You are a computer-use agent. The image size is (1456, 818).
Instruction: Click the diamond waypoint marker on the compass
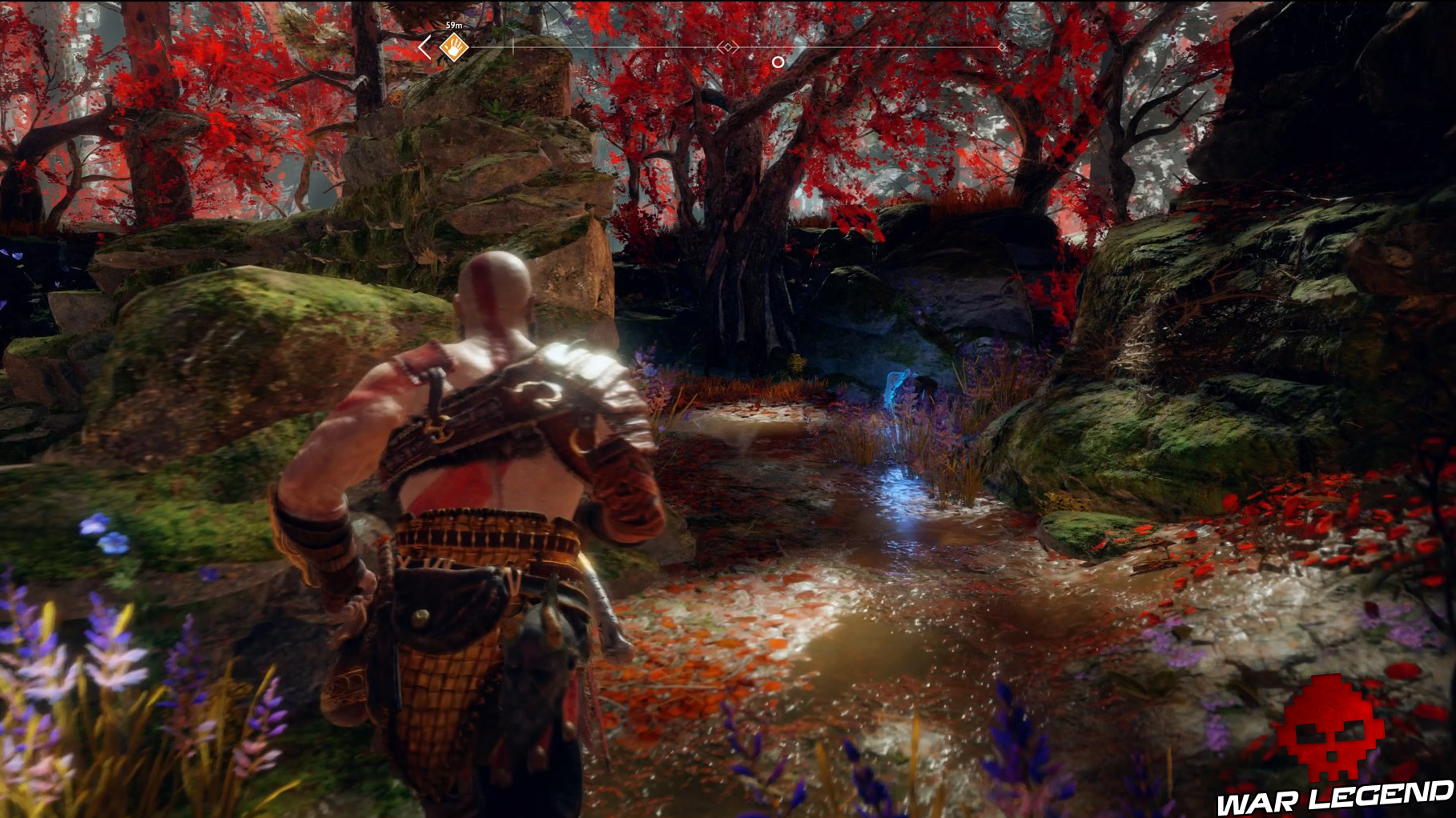728,46
